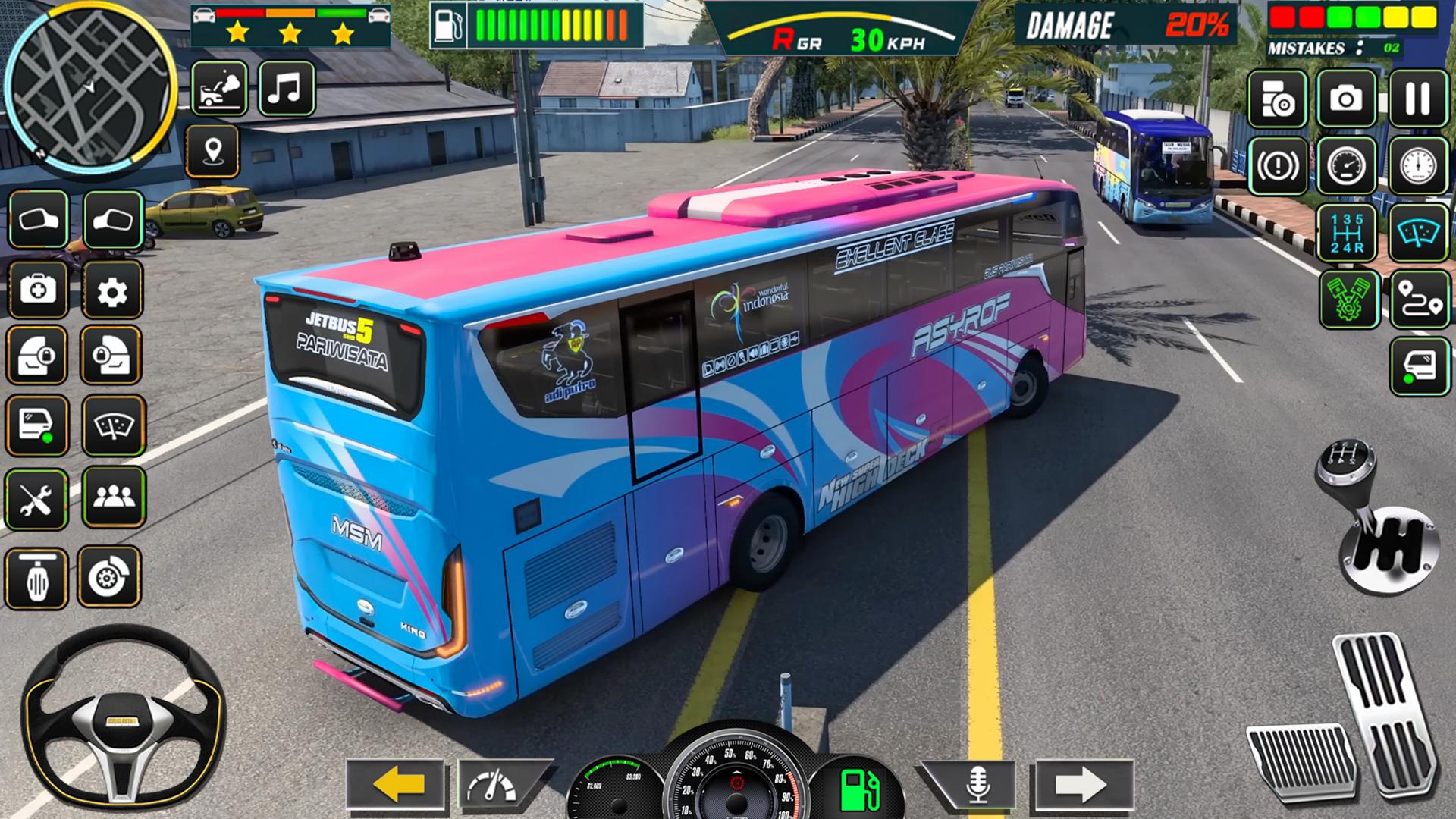Open the passengers group icon
Screen dimensions: 1456x819
pyautogui.click(x=114, y=497)
